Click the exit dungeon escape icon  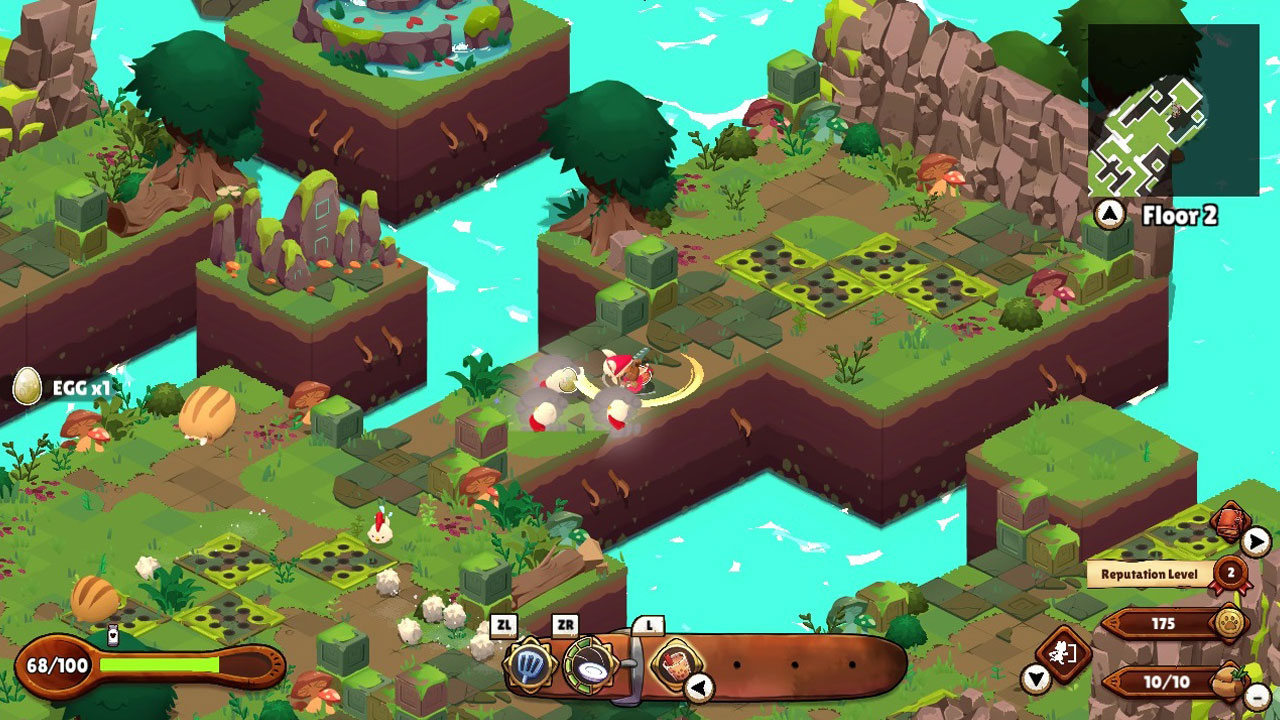coord(1063,655)
